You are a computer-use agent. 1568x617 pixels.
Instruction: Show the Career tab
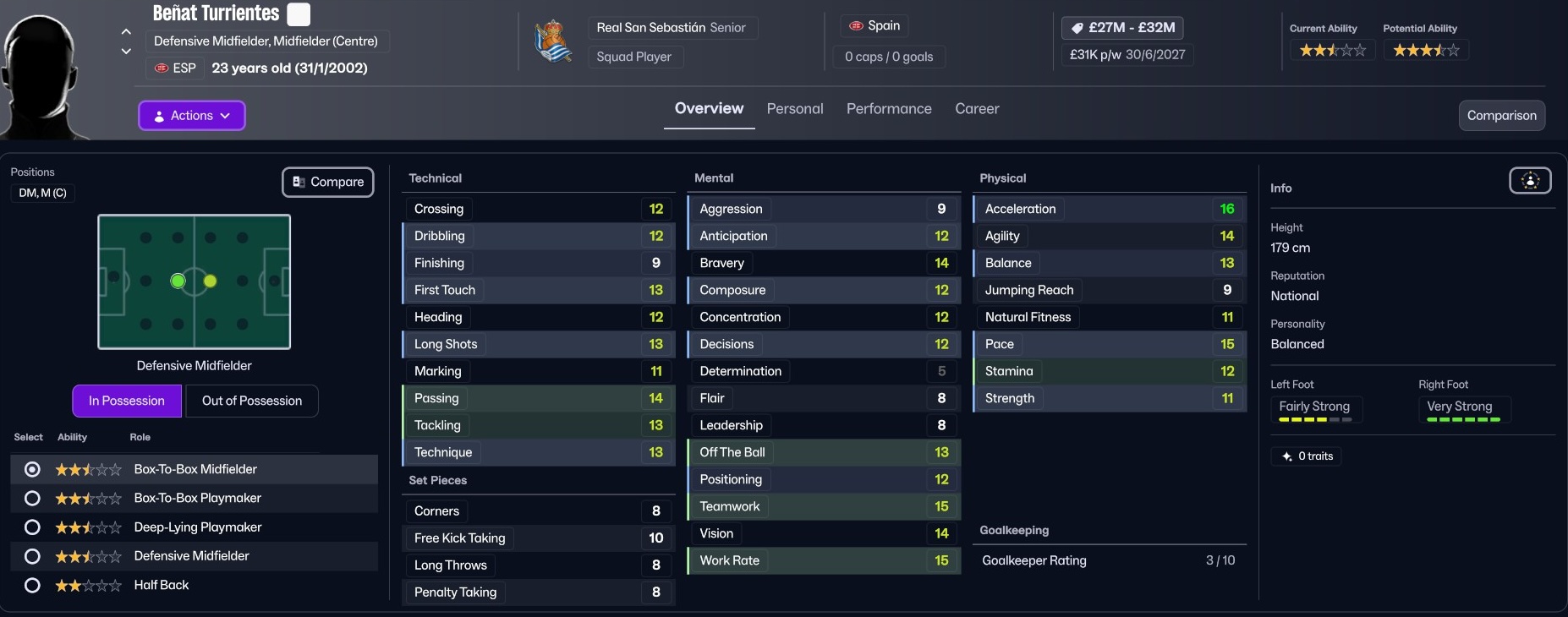977,109
